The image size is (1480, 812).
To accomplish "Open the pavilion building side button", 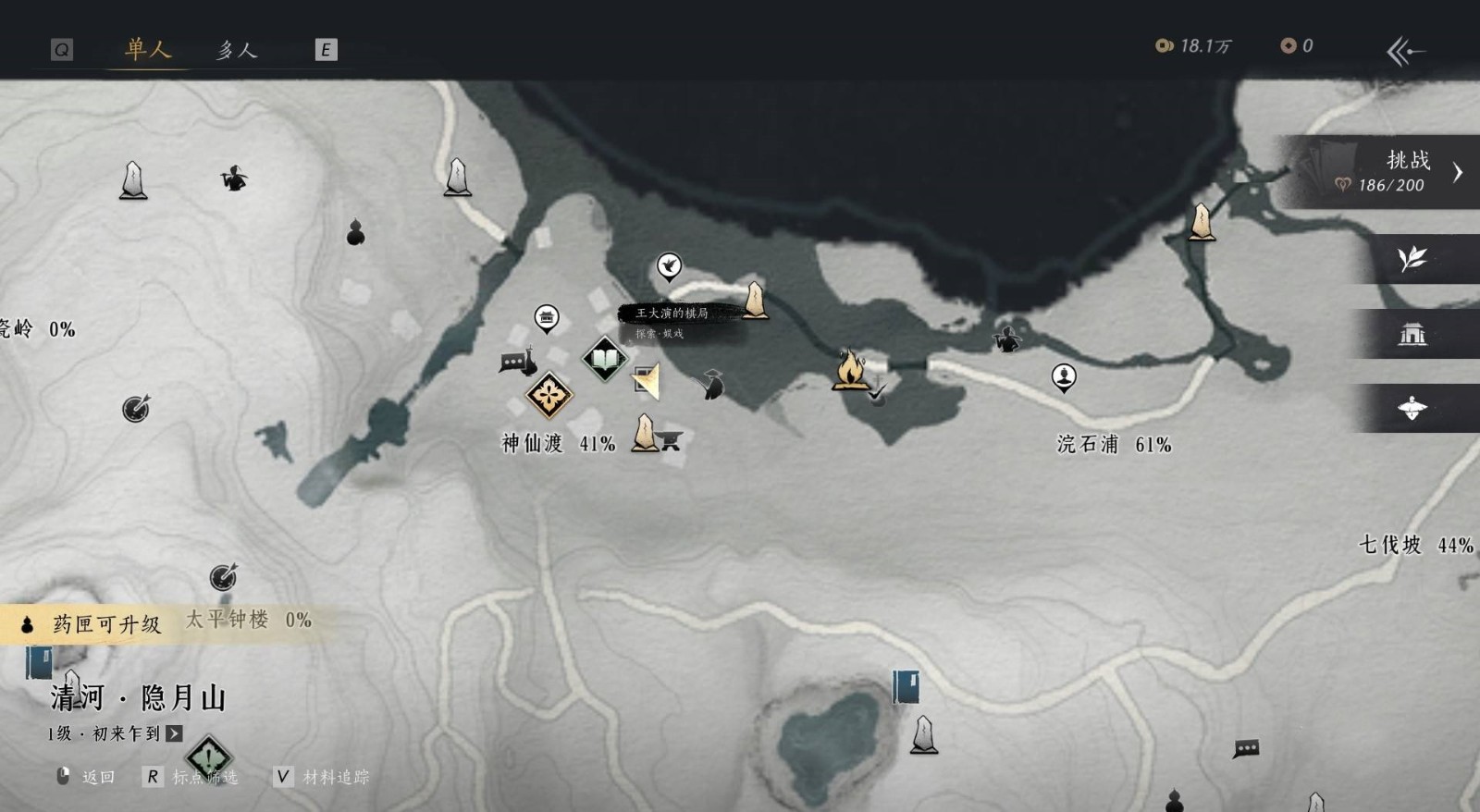I will pyautogui.click(x=1412, y=334).
